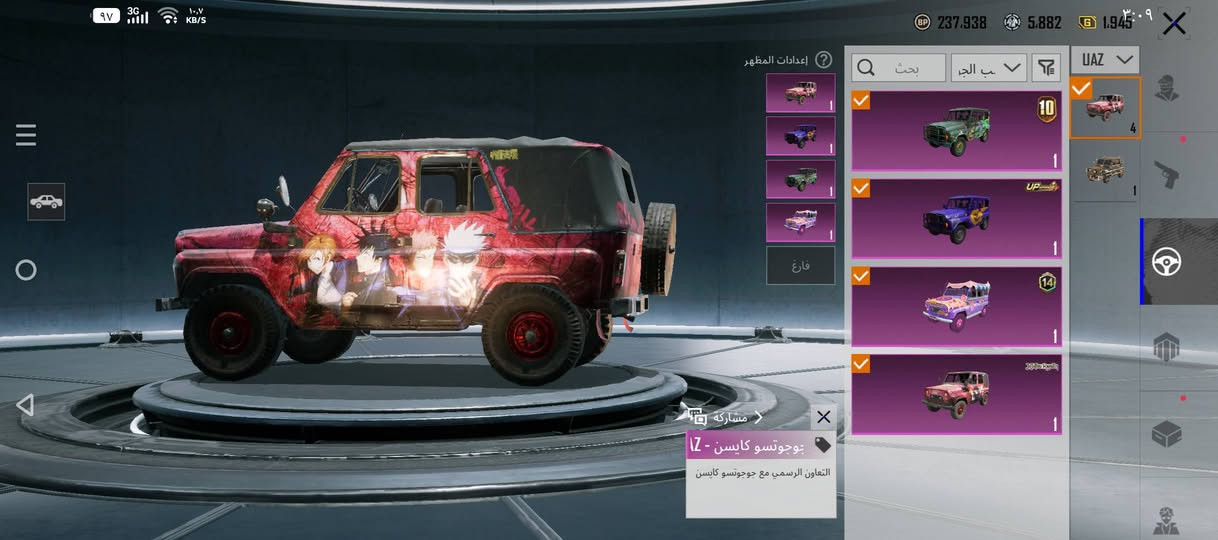
Task: Switch to the vehicle steering wheel tab
Action: pyautogui.click(x=1166, y=262)
